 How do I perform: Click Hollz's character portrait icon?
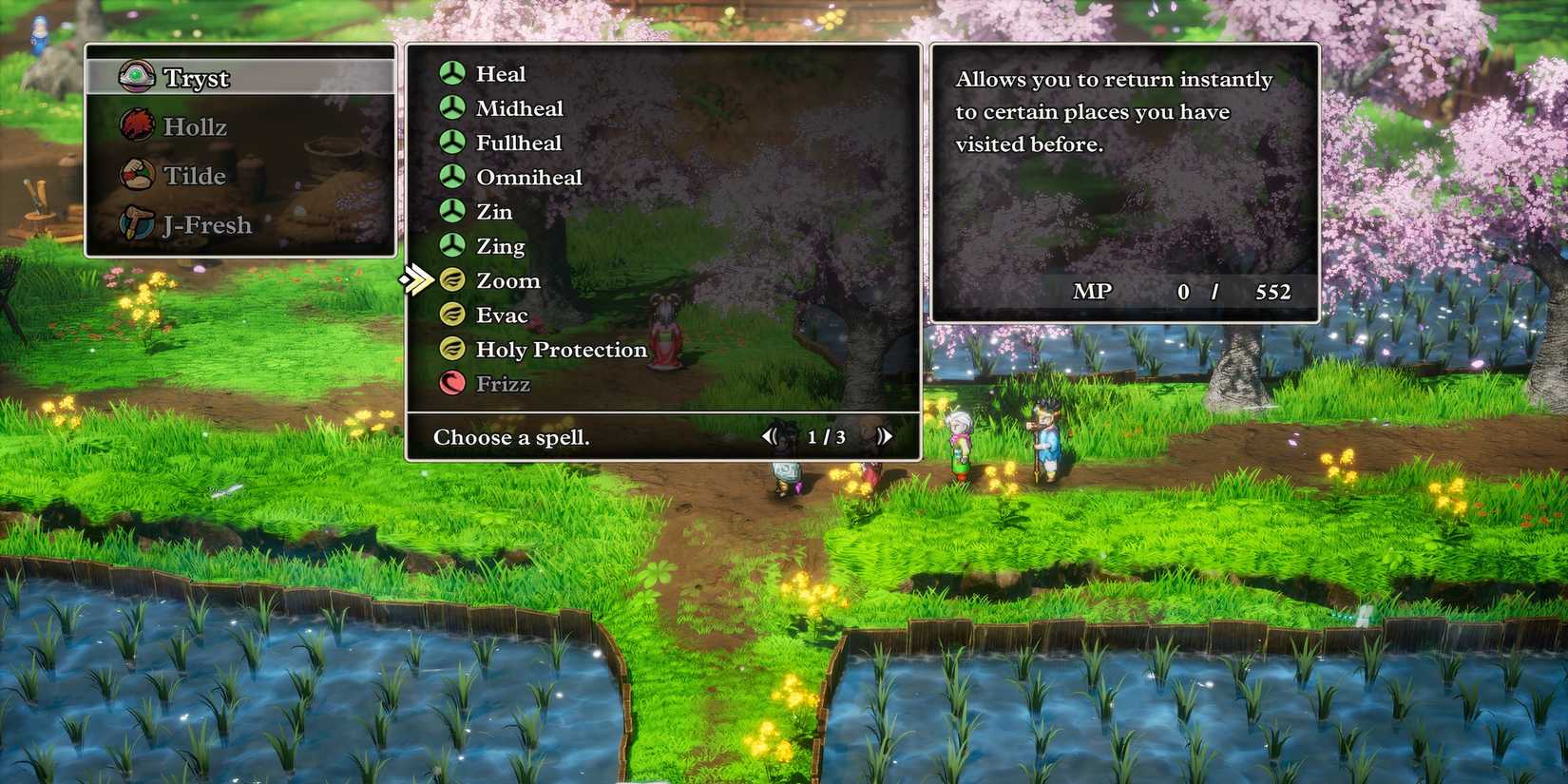[139, 125]
